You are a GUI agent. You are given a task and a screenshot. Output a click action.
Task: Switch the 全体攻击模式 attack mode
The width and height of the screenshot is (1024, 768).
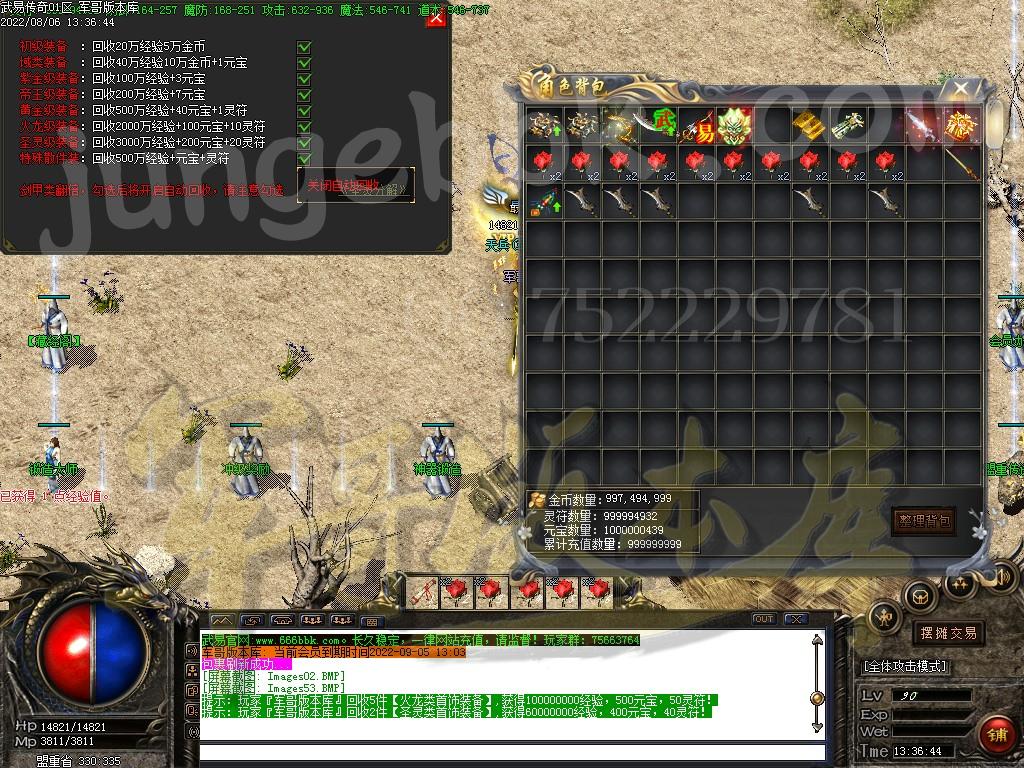tap(905, 666)
